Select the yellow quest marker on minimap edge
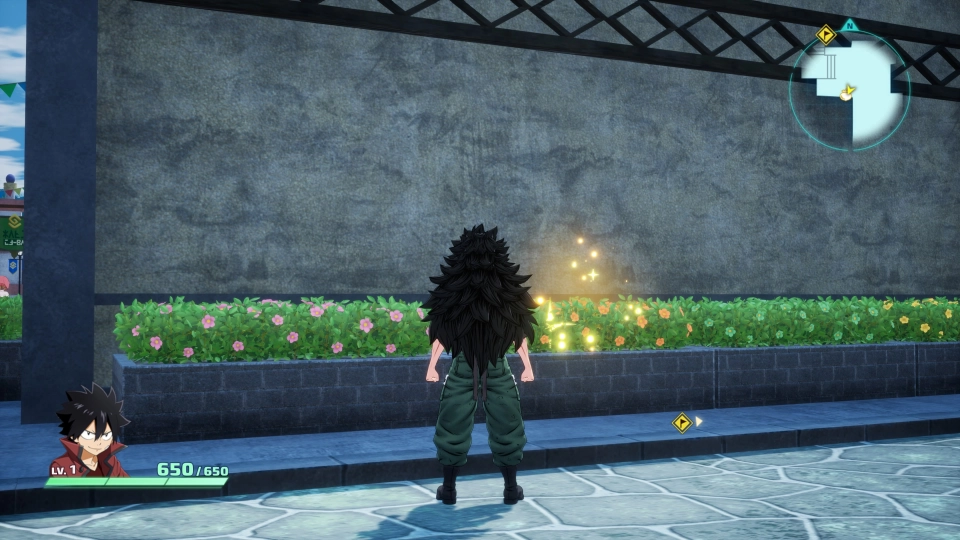Viewport: 960px width, 540px height. point(825,35)
